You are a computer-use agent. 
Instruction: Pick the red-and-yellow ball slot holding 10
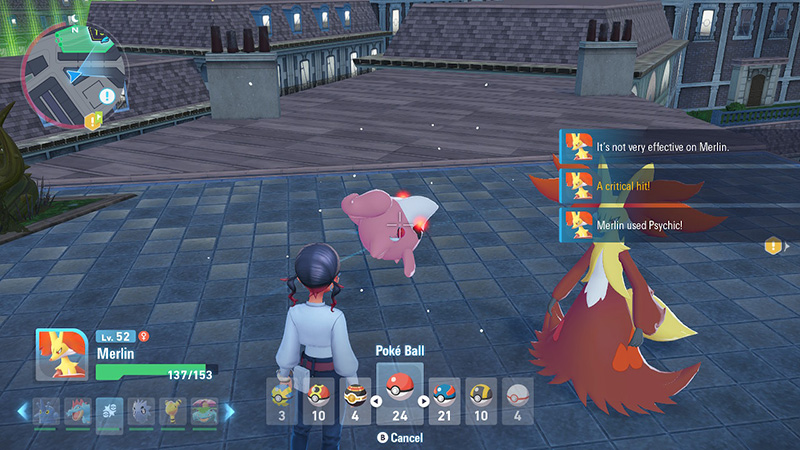(x=318, y=400)
